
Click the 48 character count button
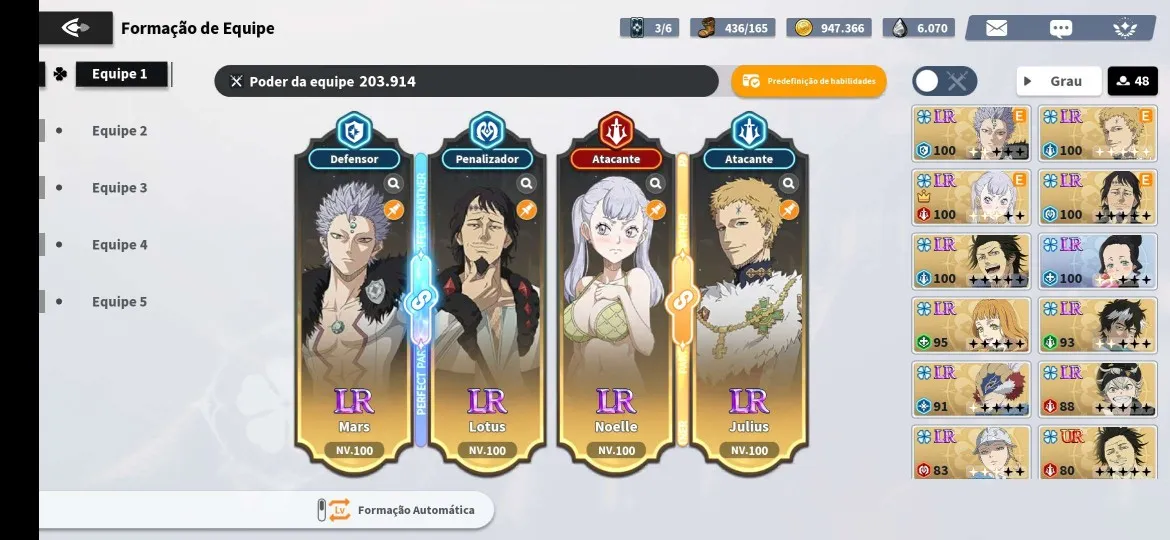tap(1132, 81)
